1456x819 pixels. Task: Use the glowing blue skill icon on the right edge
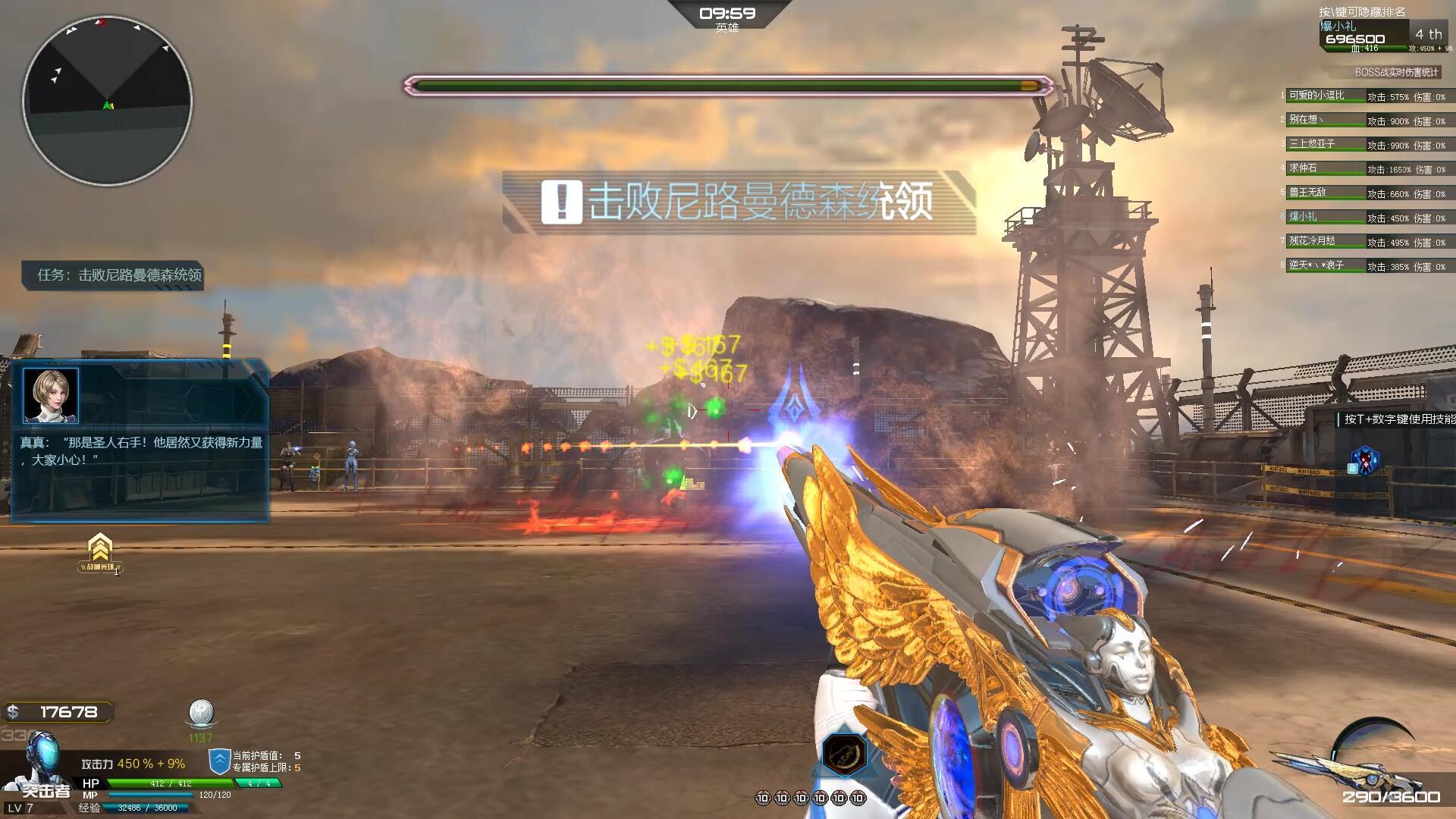1363,461
